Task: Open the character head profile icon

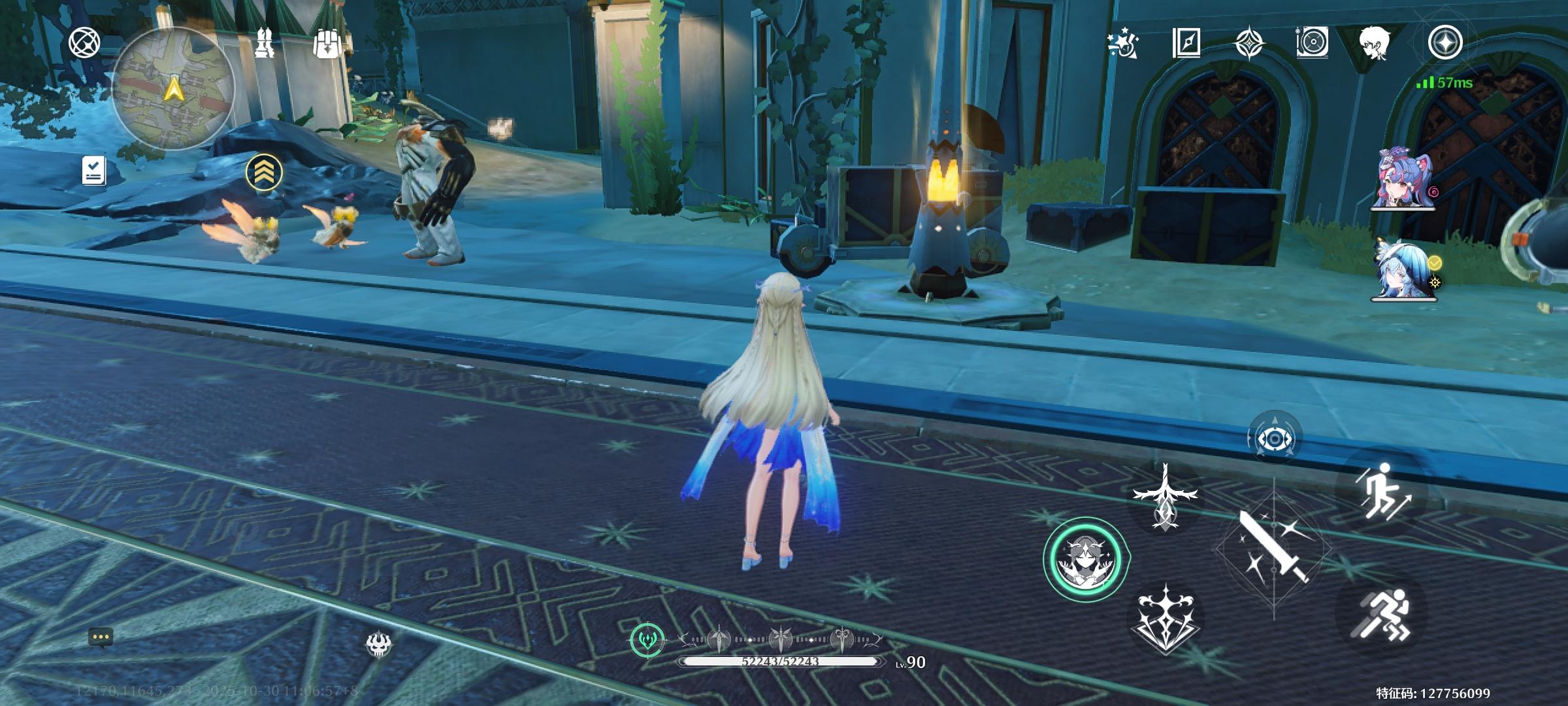Action: point(1375,43)
